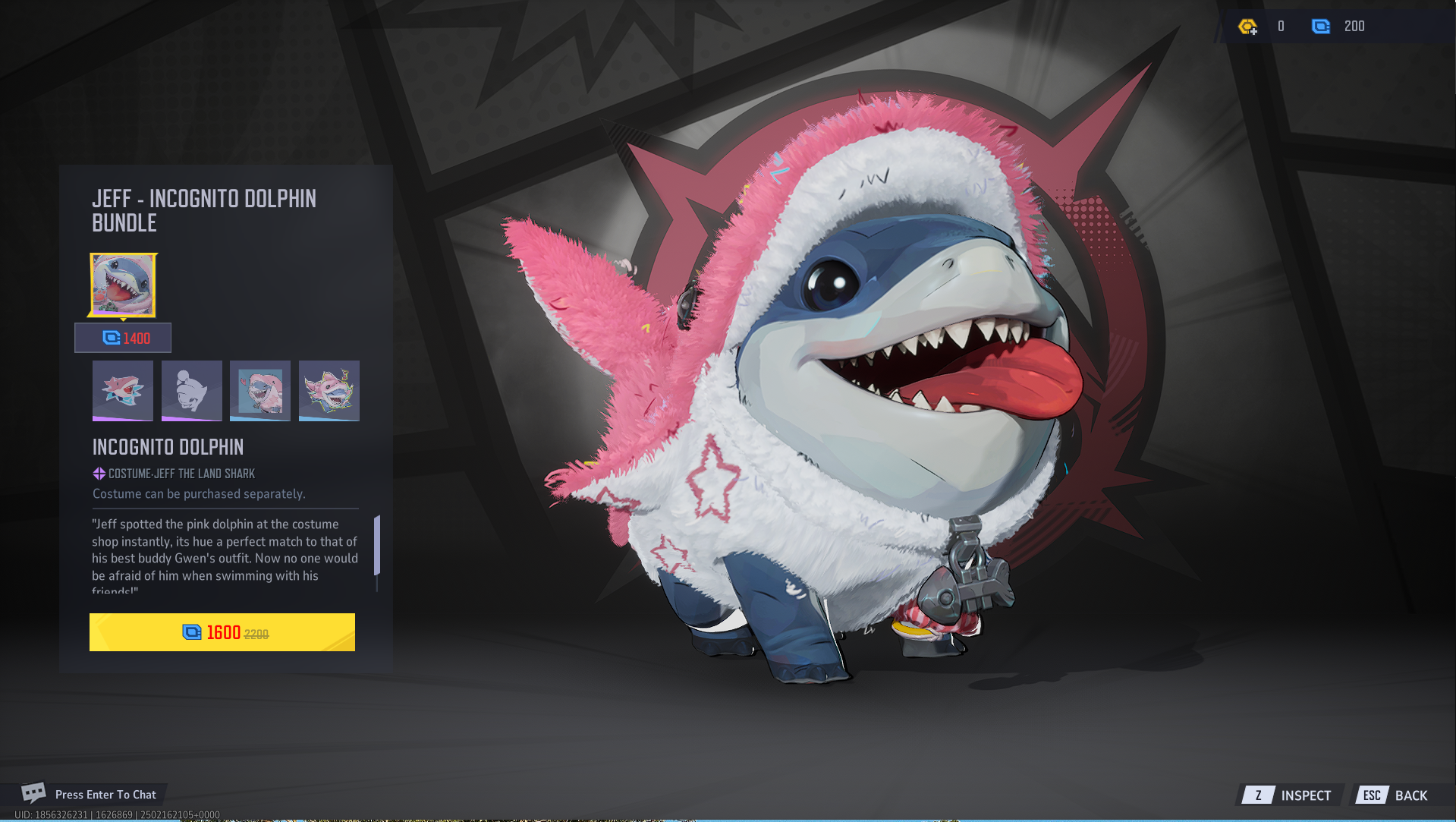
Task: Click the description text scrollbar
Action: pos(377,545)
